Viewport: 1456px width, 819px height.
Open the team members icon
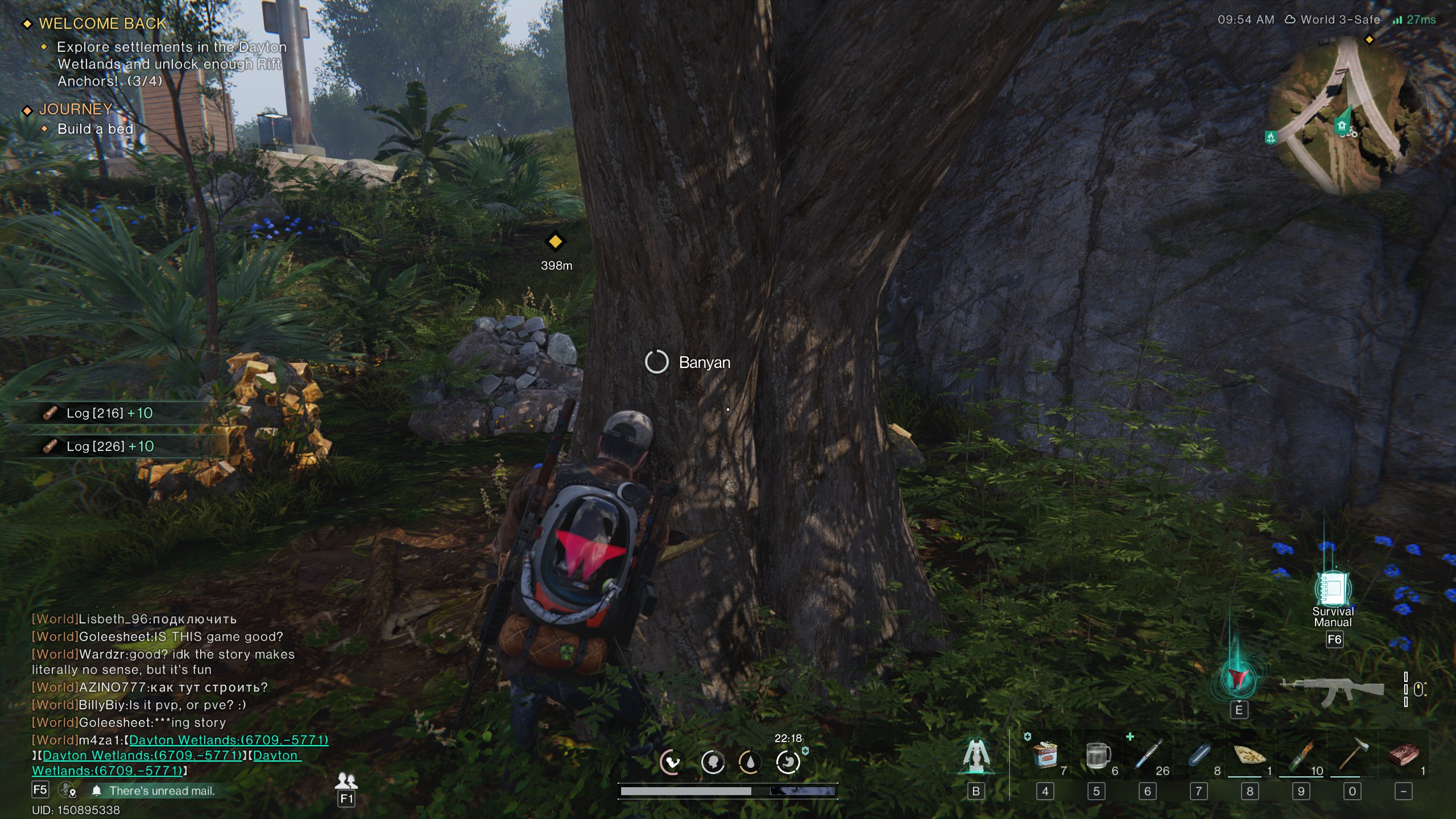(346, 780)
